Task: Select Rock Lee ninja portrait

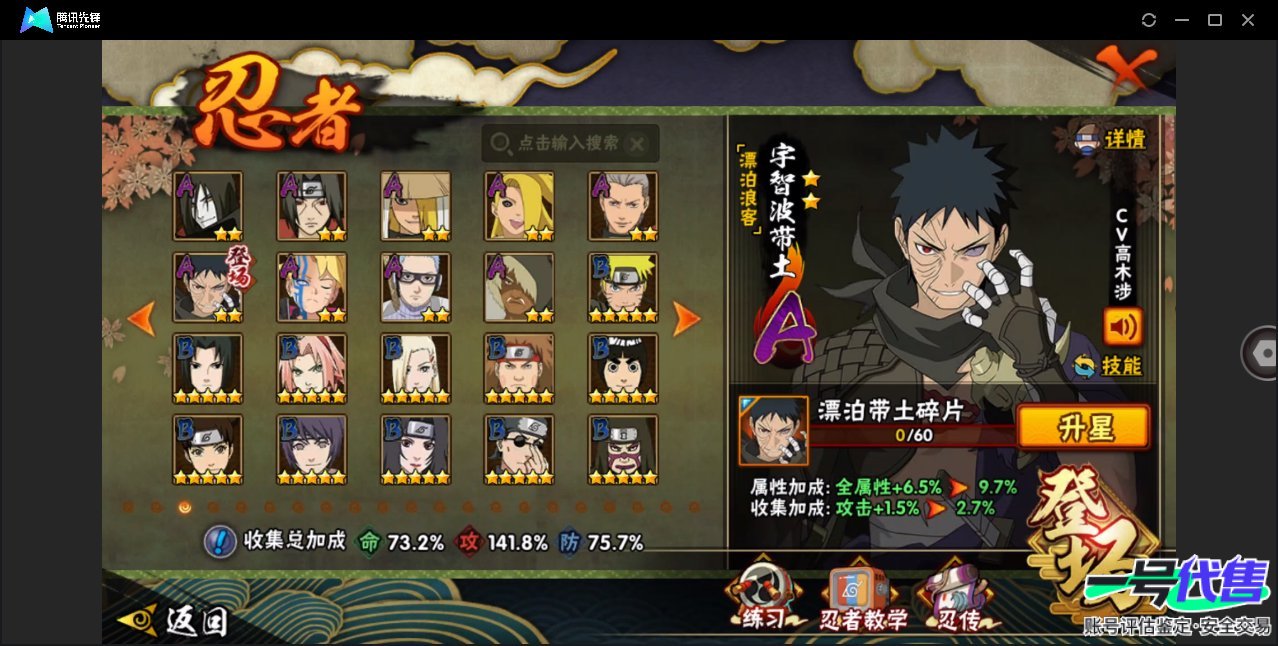Action: (x=624, y=368)
